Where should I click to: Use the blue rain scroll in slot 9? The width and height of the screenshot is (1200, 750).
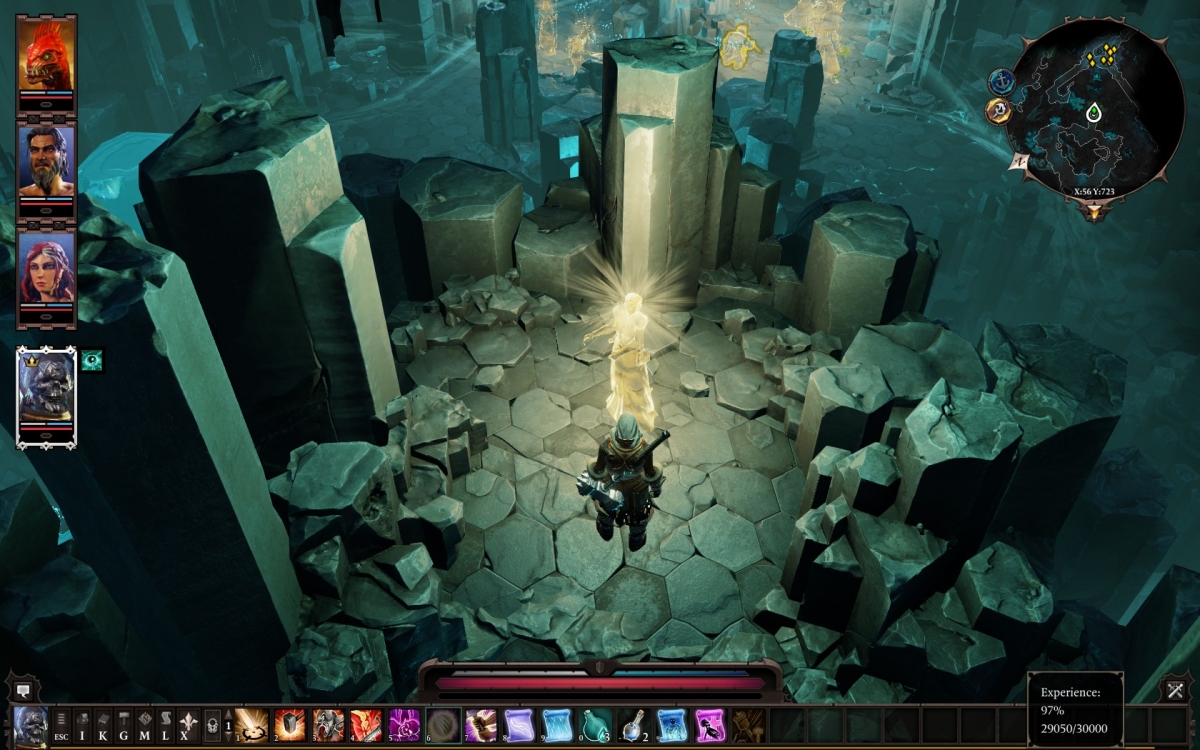pyautogui.click(x=557, y=724)
